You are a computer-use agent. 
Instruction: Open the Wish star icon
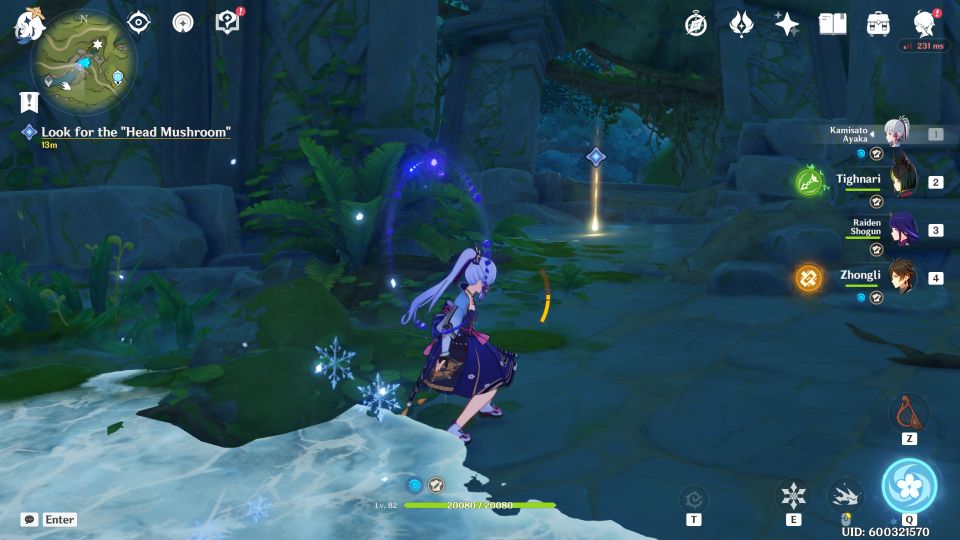[x=787, y=24]
